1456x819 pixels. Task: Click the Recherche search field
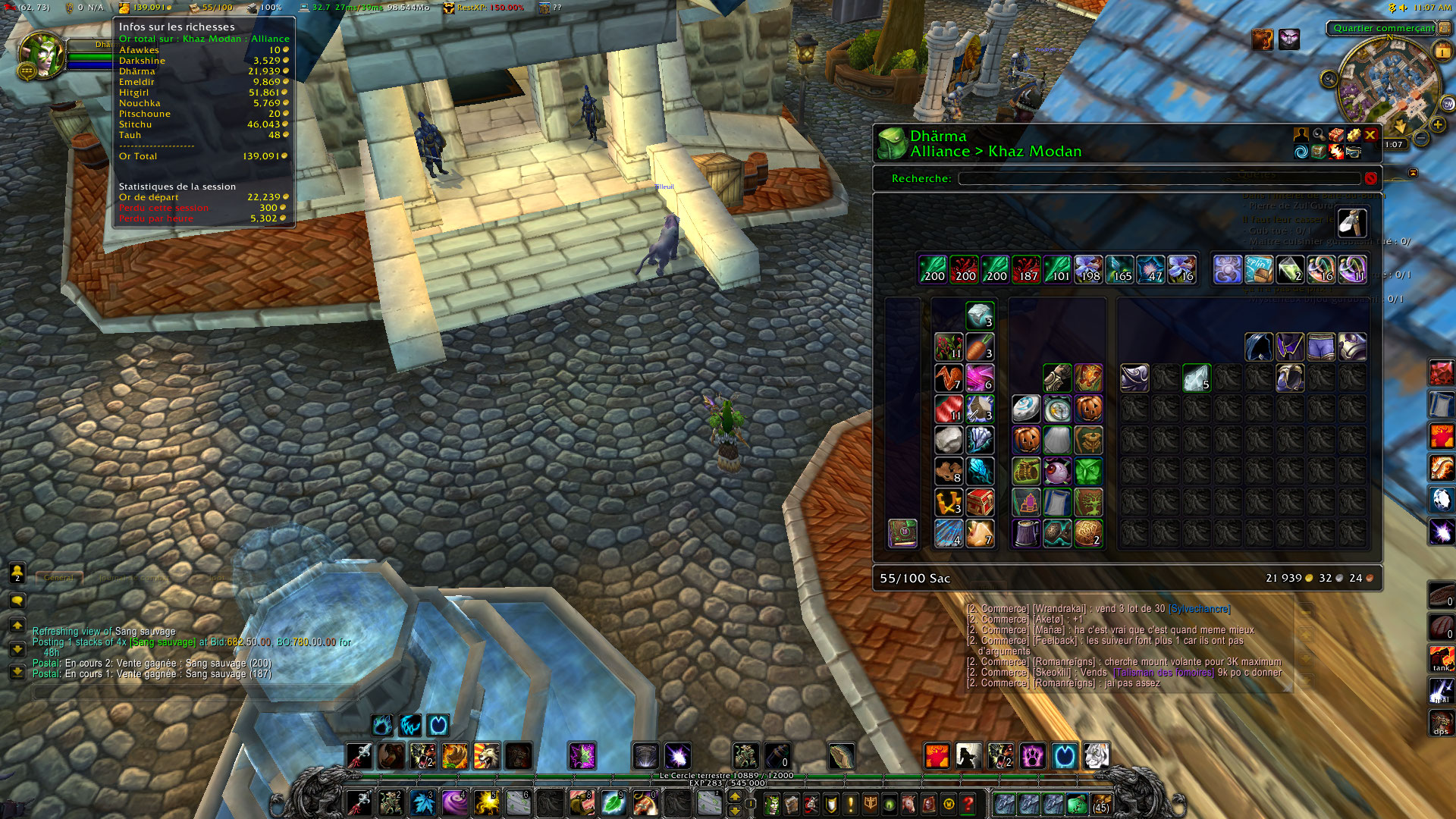pyautogui.click(x=1159, y=178)
